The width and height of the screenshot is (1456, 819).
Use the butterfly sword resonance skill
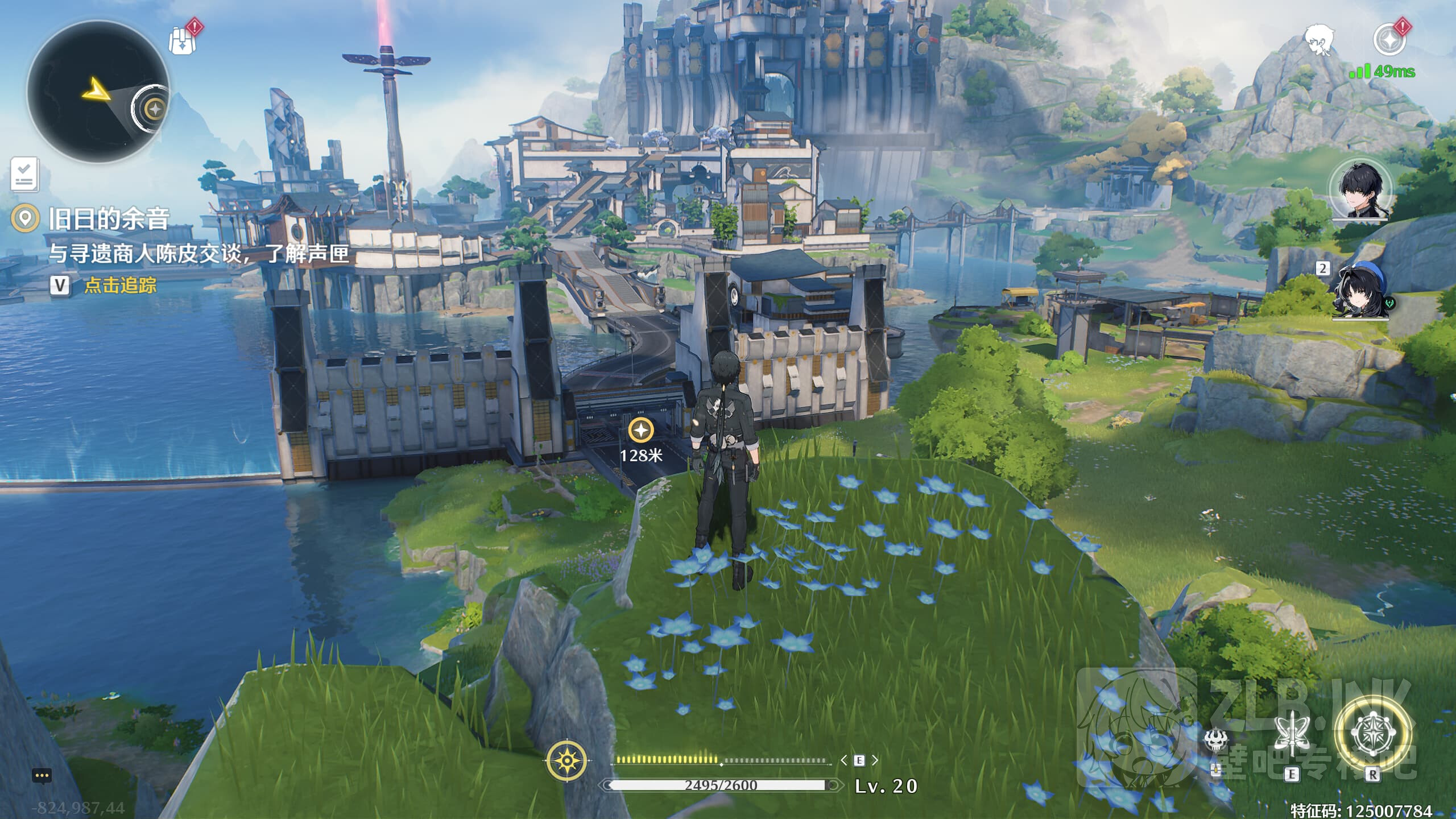(x=1291, y=737)
